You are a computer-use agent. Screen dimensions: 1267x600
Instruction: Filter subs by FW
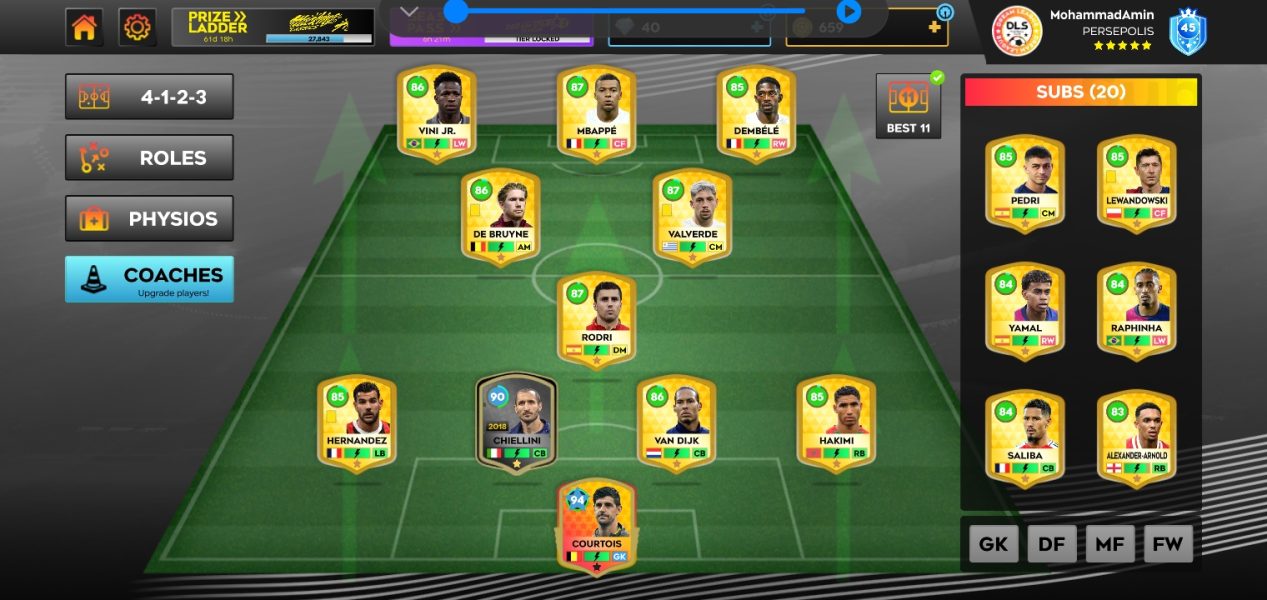point(1168,544)
